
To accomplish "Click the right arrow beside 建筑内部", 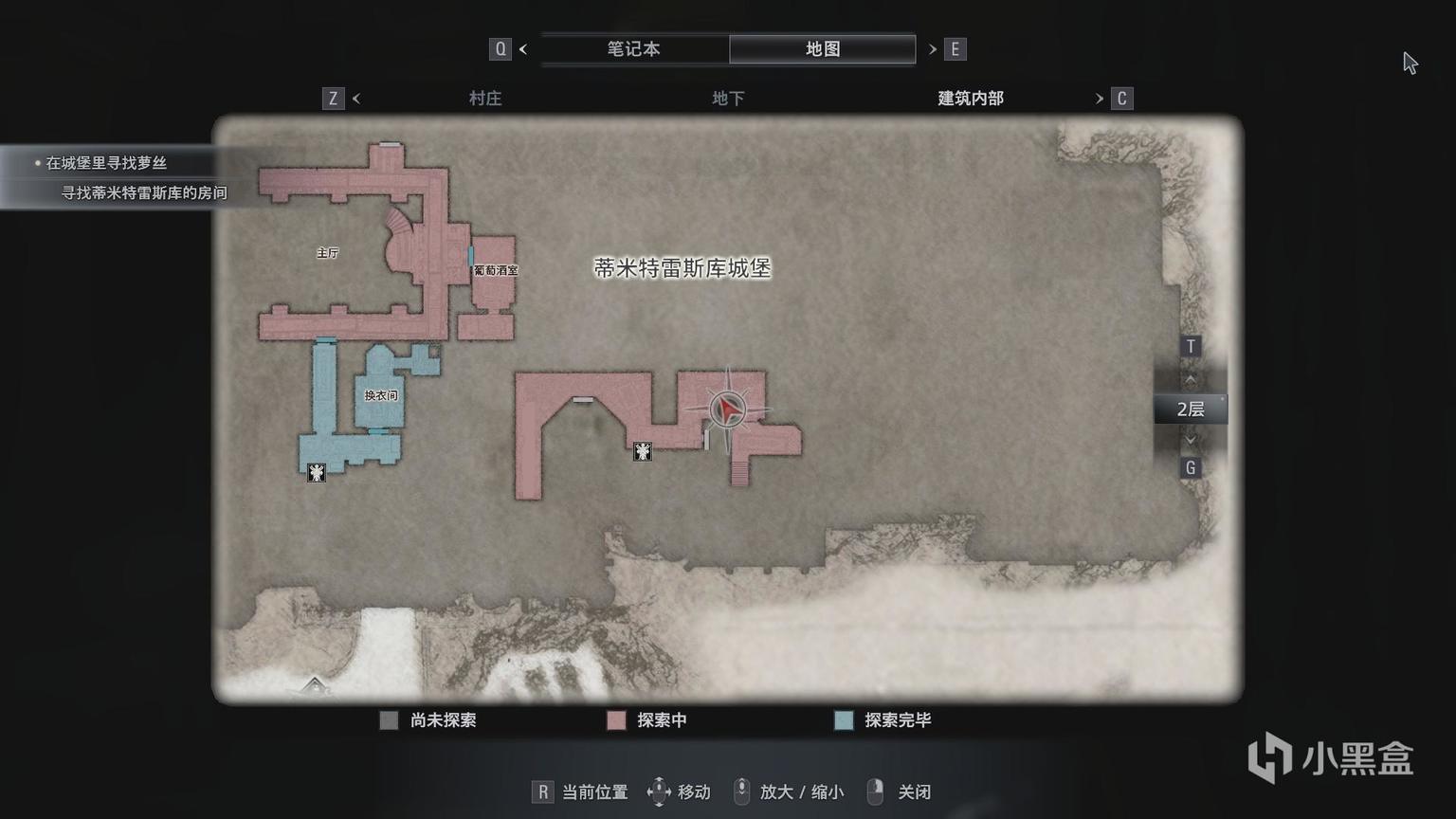I will pyautogui.click(x=1100, y=99).
